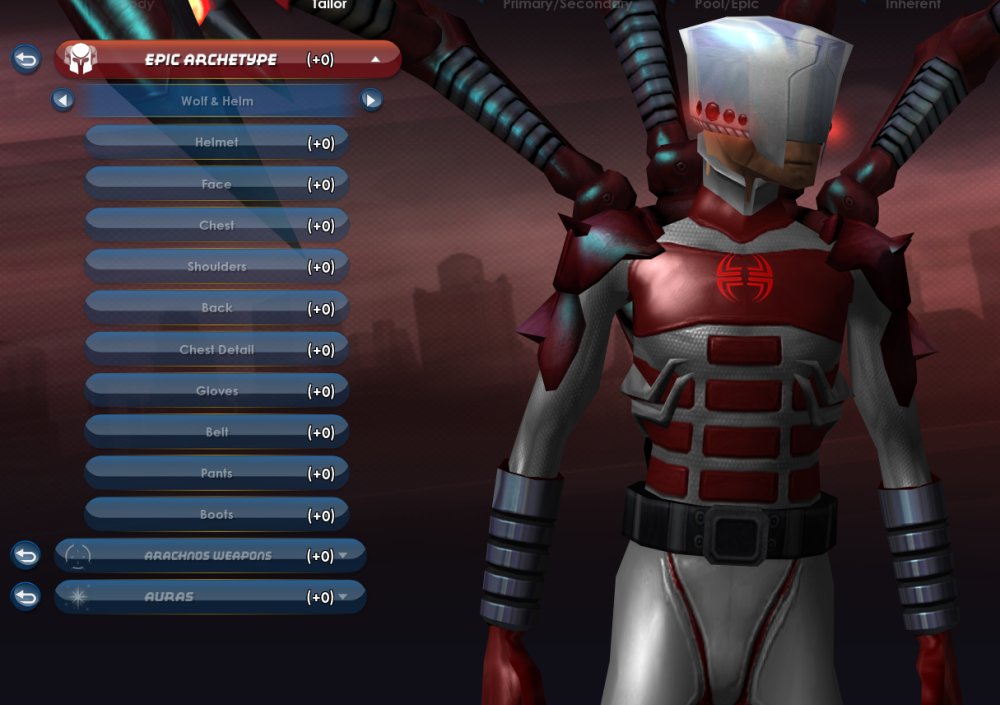Click the undo arrow beside Epic Archetype

tap(26, 59)
